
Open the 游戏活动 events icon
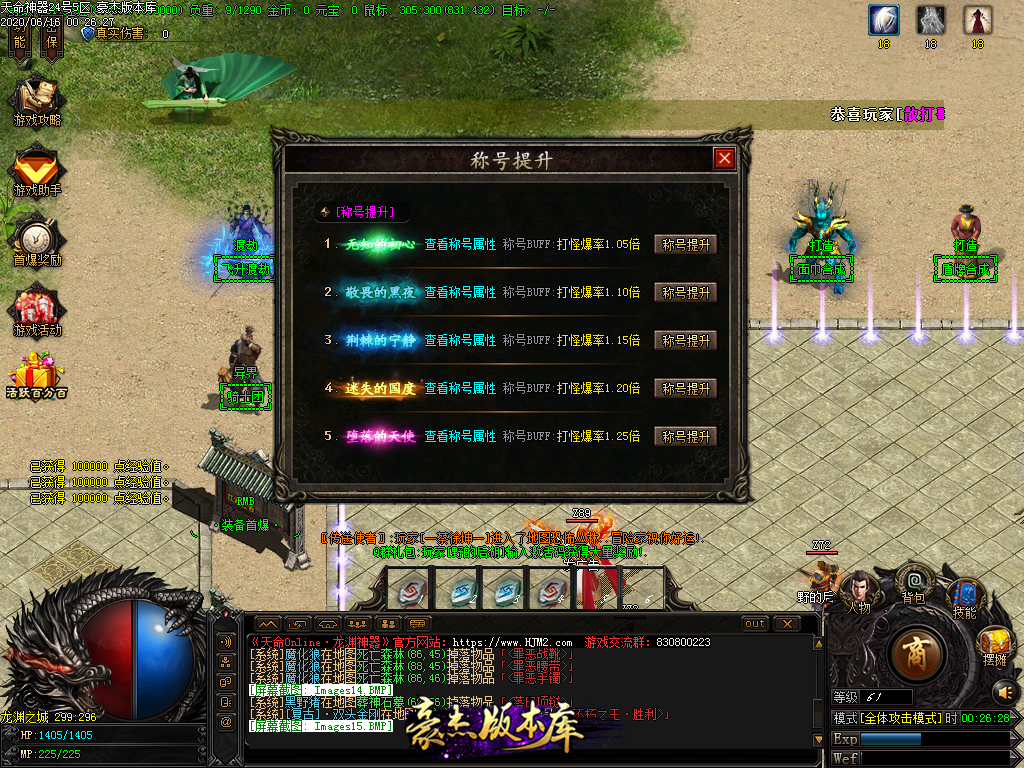tap(37, 310)
